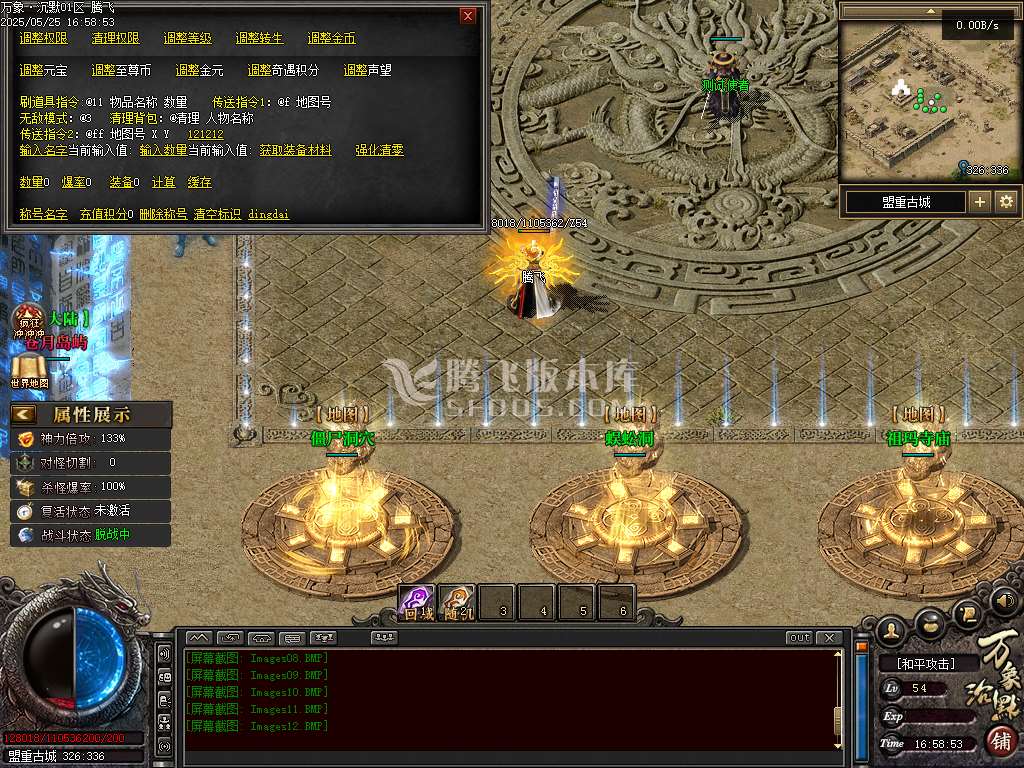Open the gear settings beside the map name
The height and width of the screenshot is (768, 1024).
coord(1006,202)
